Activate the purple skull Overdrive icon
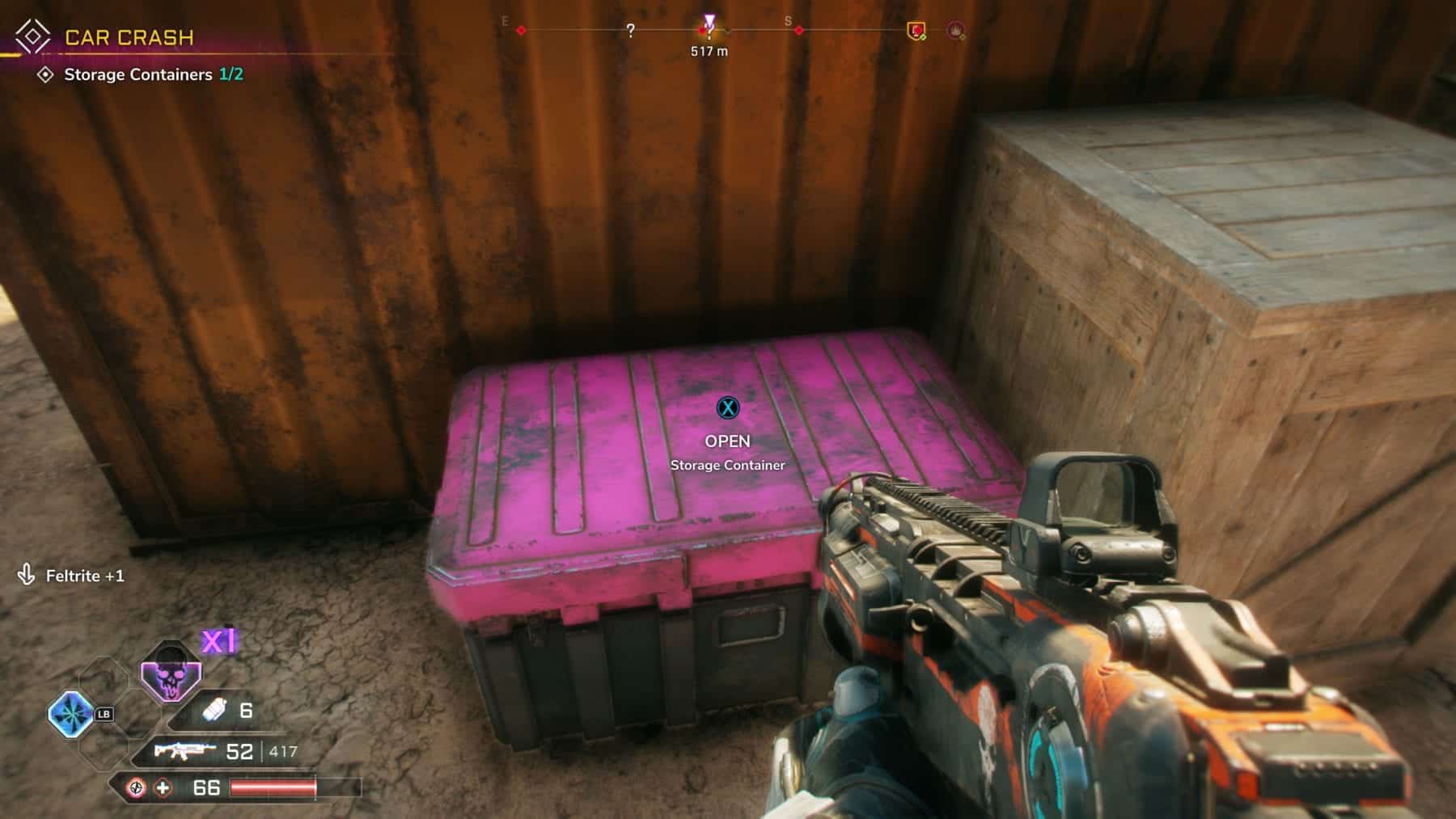The width and height of the screenshot is (1456, 819). click(171, 671)
